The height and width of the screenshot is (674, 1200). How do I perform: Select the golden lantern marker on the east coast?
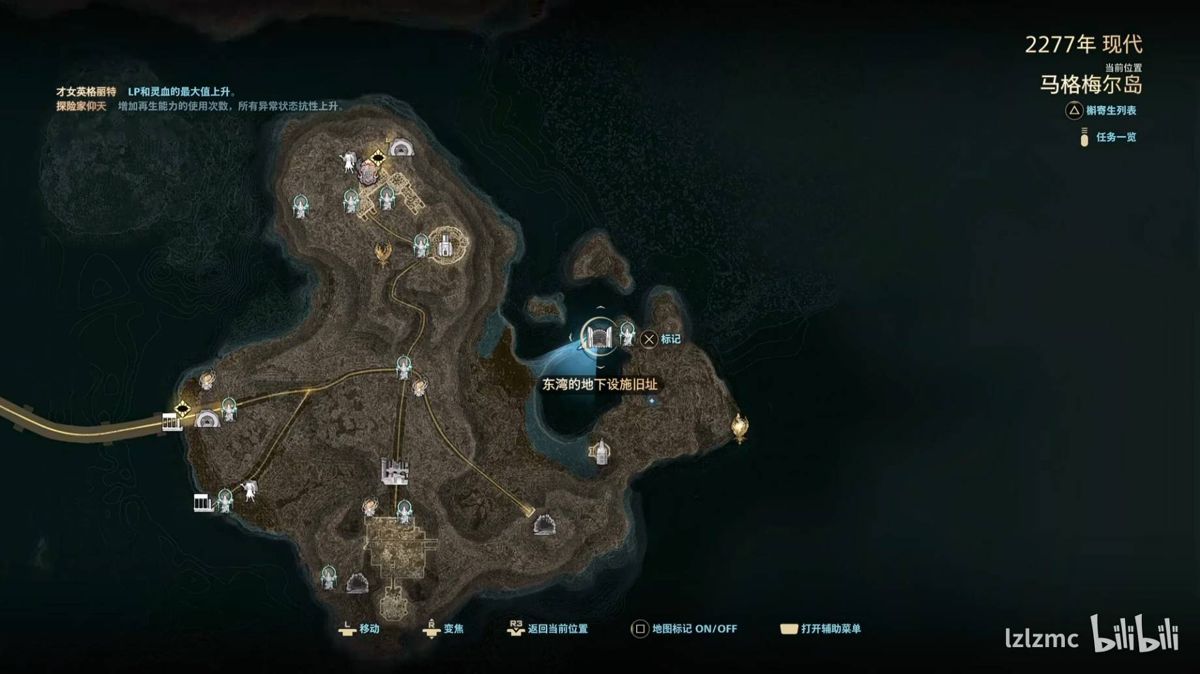739,427
